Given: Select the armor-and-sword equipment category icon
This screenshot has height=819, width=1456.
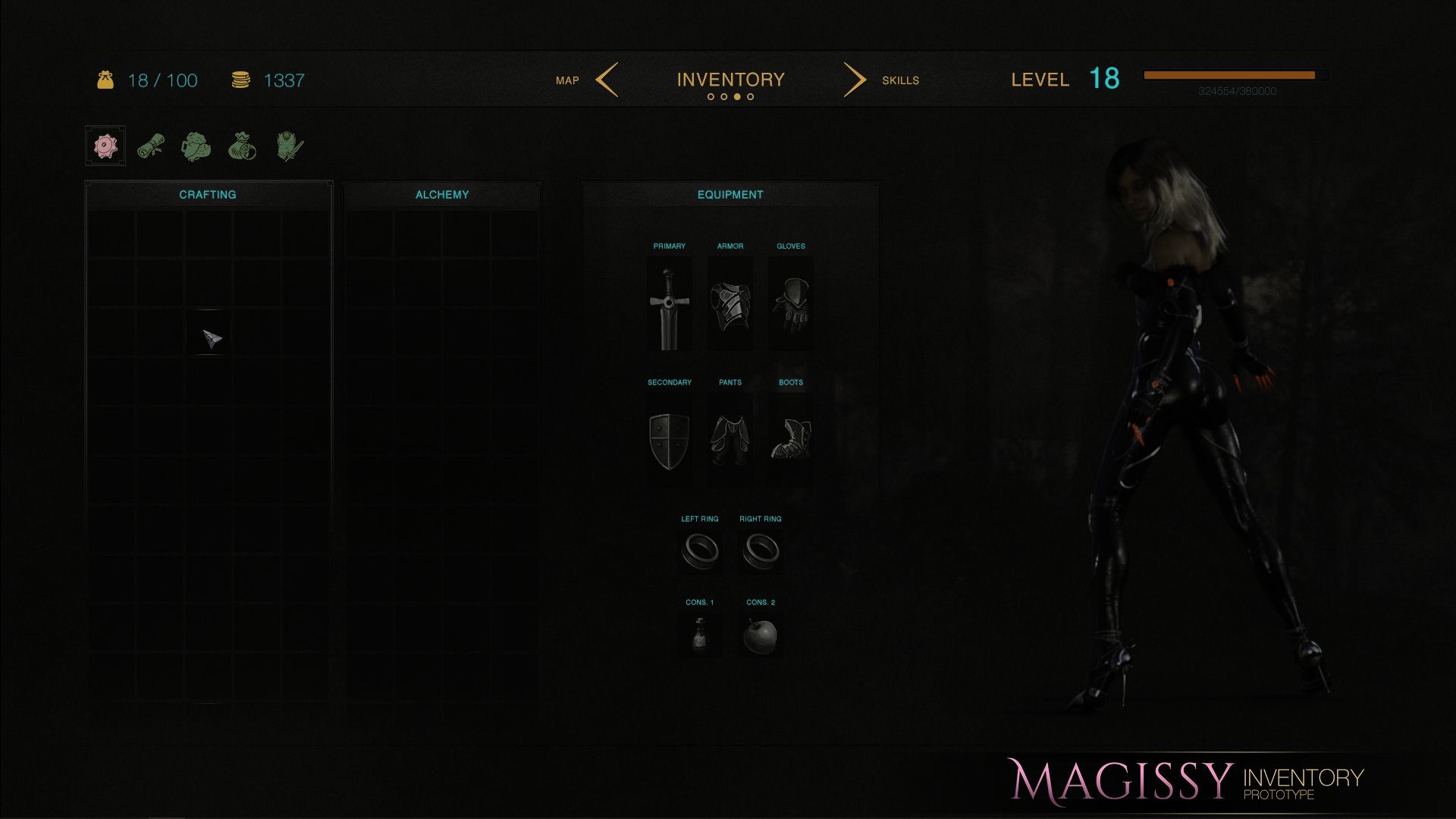Looking at the screenshot, I should tap(288, 146).
